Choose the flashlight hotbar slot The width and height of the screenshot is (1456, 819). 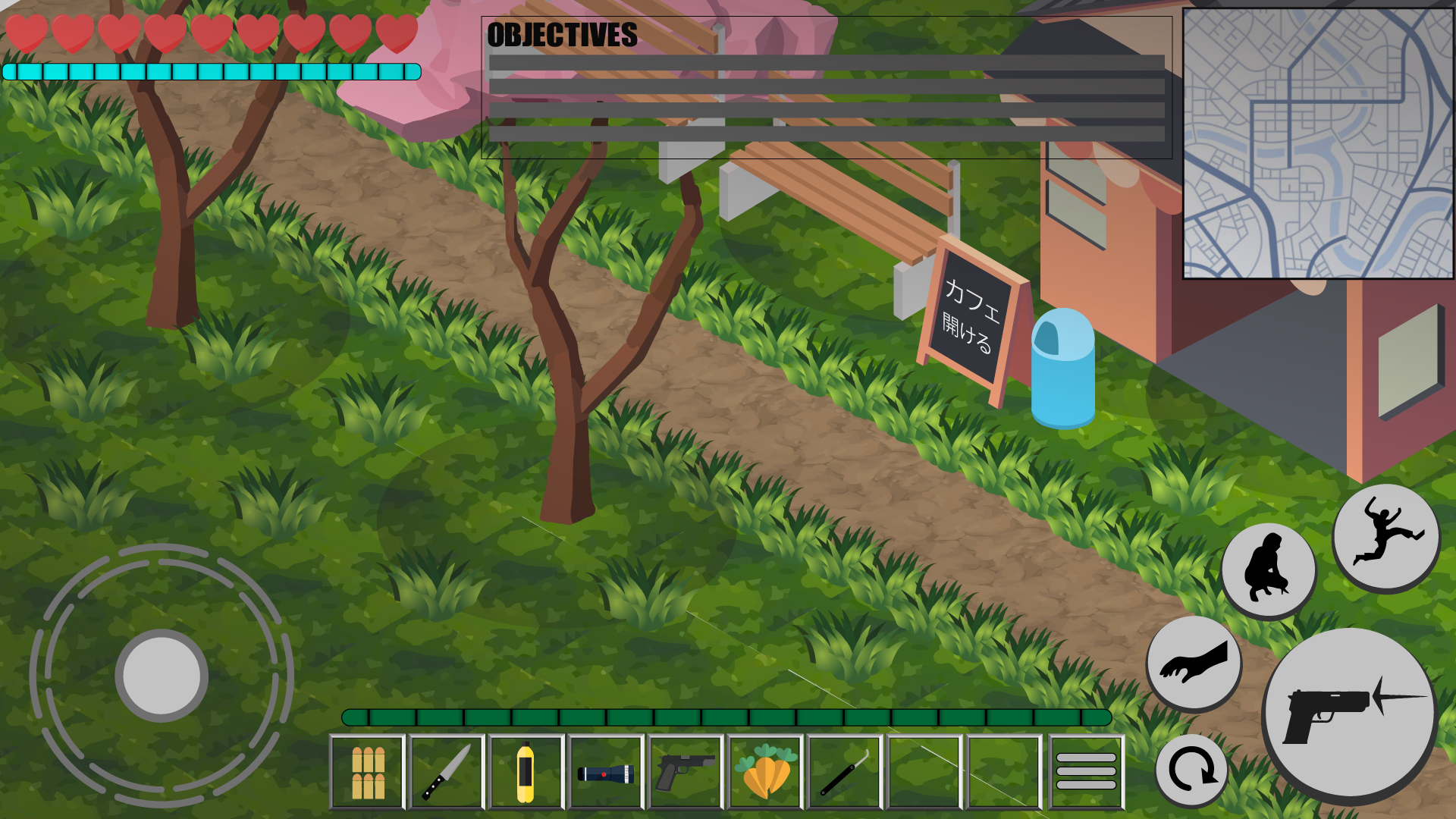click(606, 772)
